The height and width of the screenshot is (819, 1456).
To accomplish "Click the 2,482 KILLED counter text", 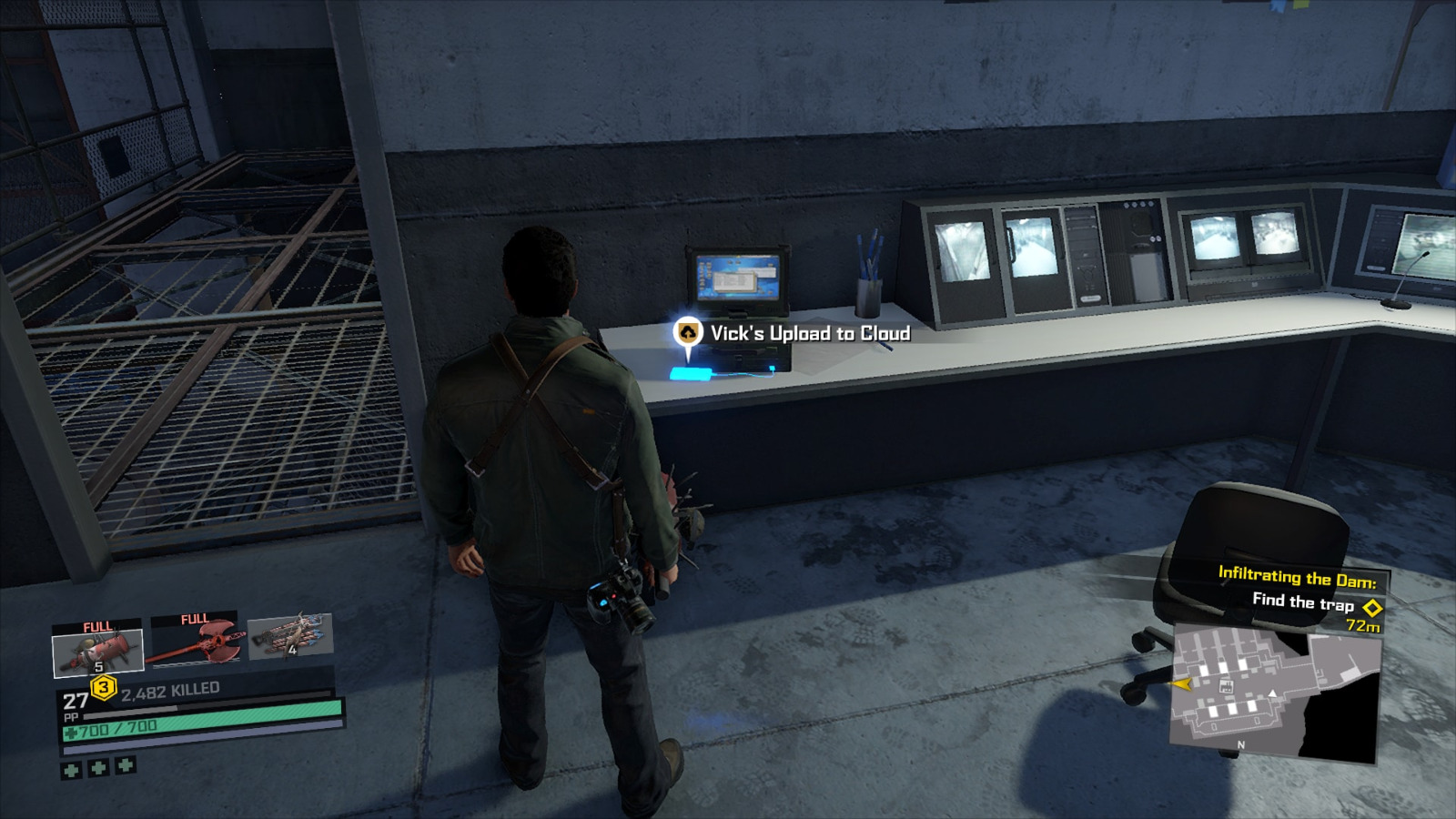I will [x=169, y=690].
